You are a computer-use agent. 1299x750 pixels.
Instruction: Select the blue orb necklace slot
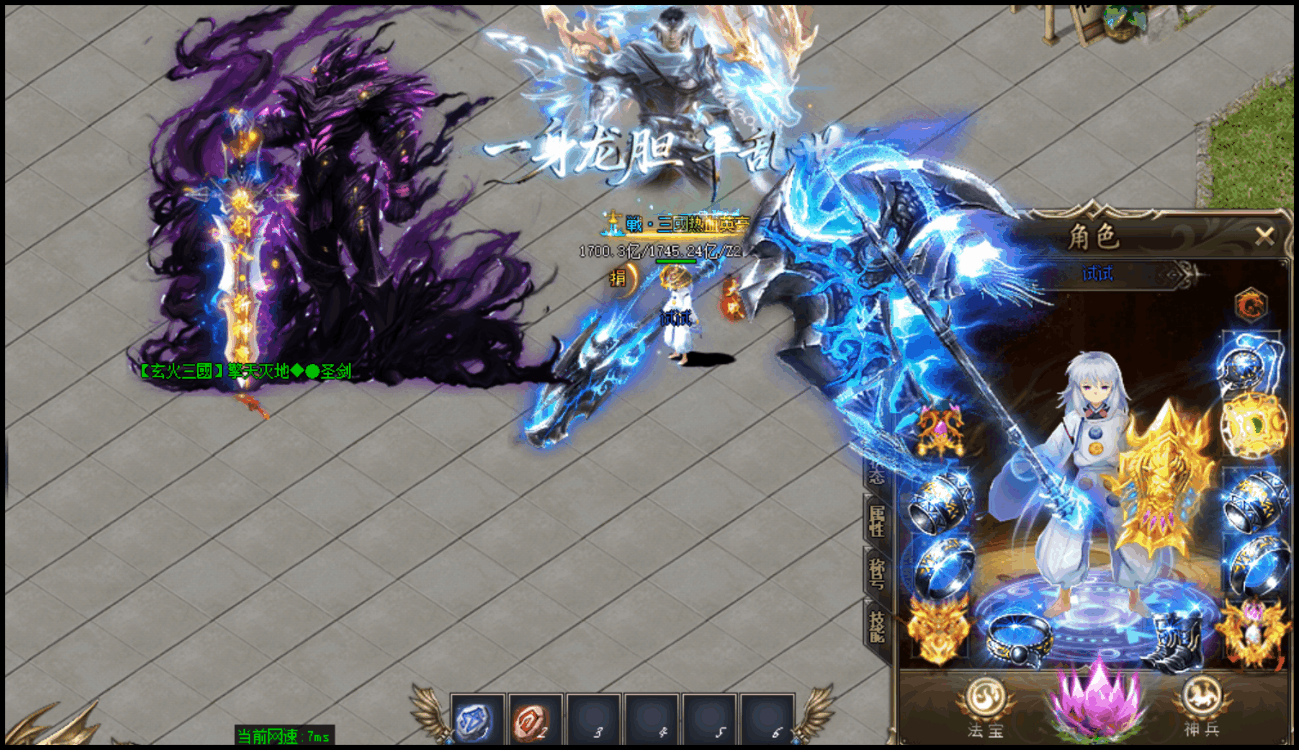tap(1250, 360)
